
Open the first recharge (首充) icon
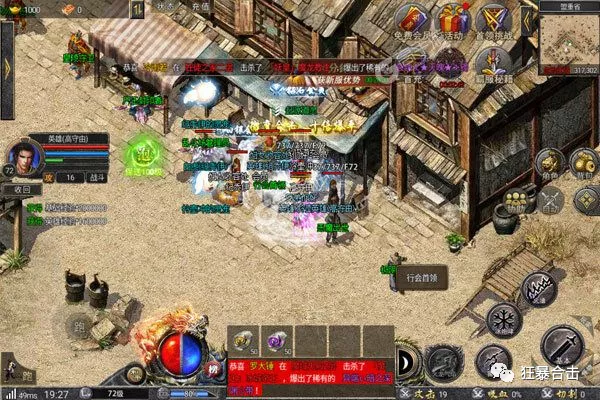[x=413, y=62]
